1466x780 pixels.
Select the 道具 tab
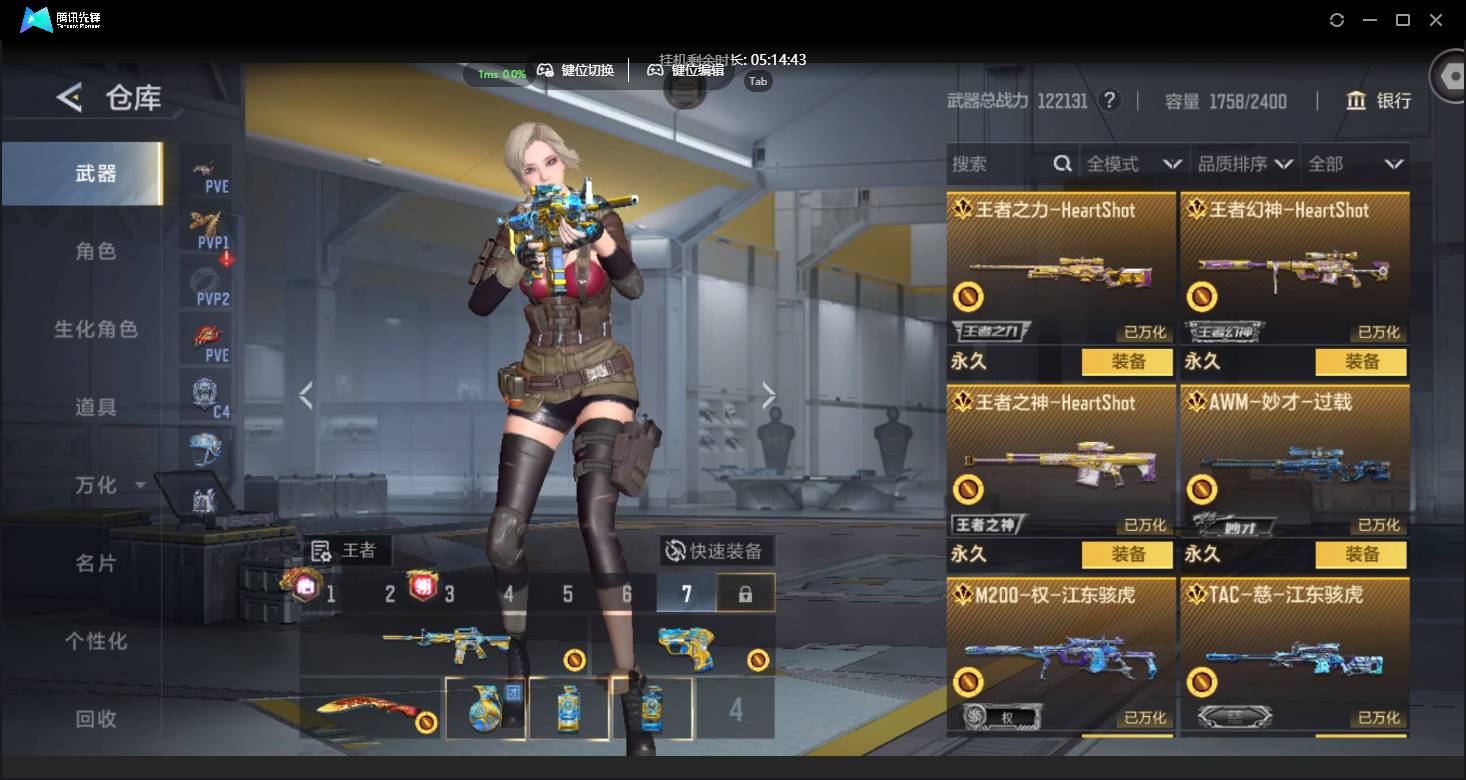[x=96, y=407]
